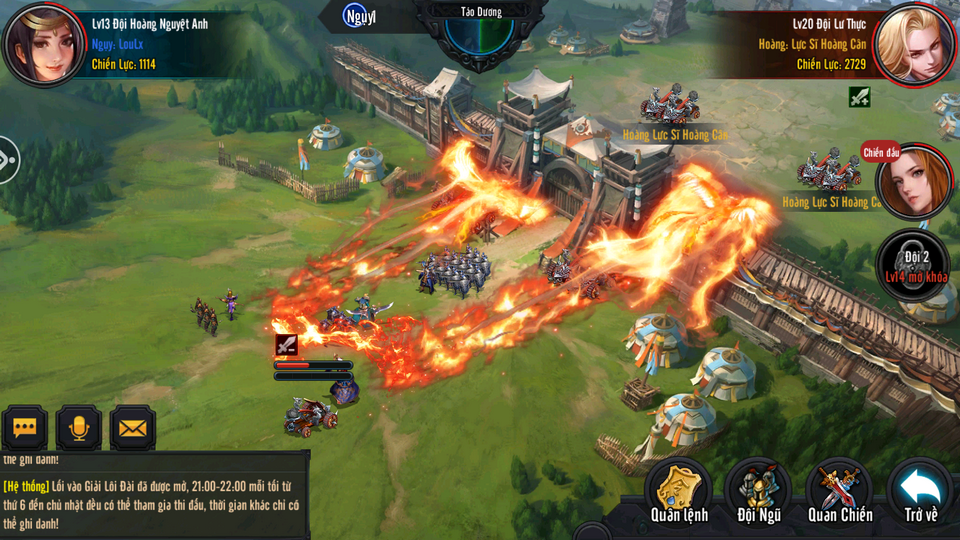Viewport: 960px width, 540px height.
Task: Click the Đội Hoàng Nguyệt Anh portrait
Action: (43, 42)
